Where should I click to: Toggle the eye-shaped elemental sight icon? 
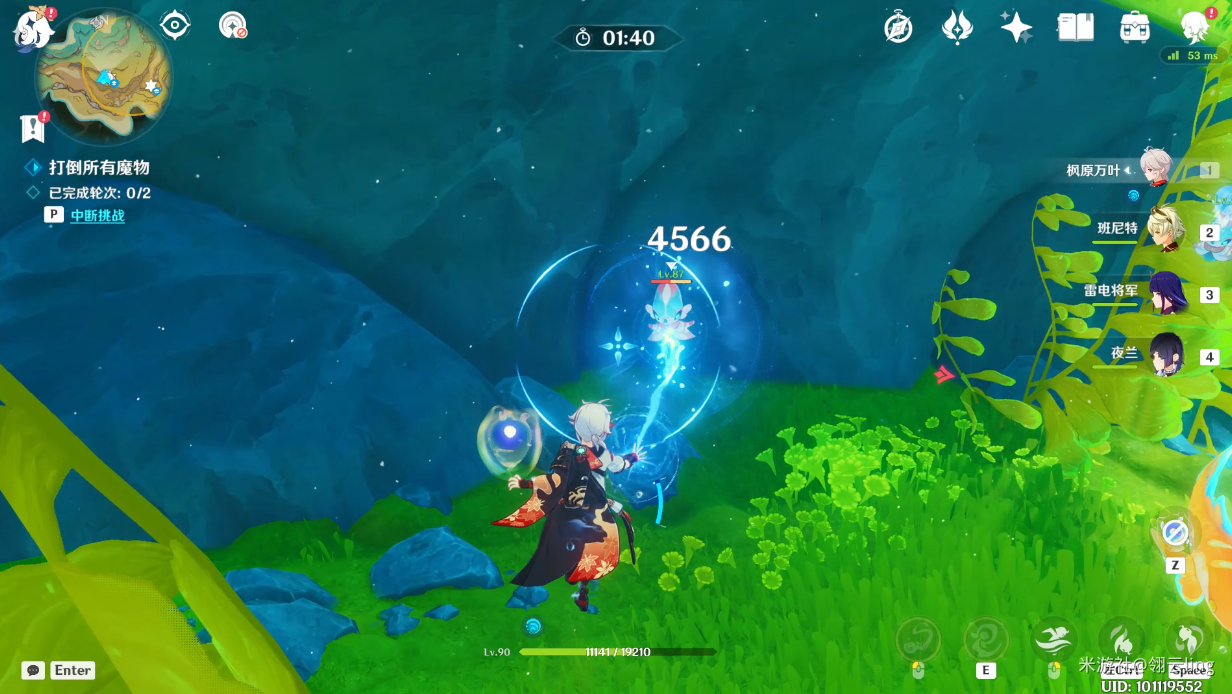point(175,25)
